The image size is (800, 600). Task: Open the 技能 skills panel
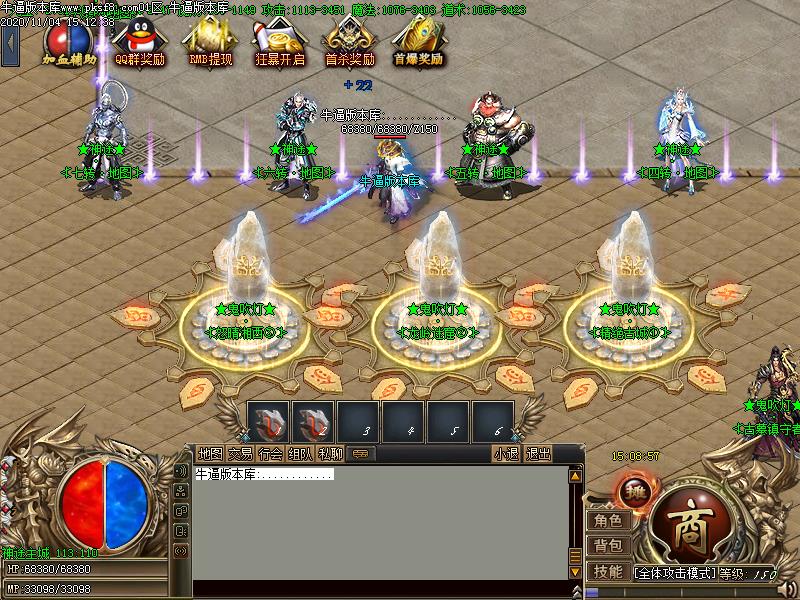(x=607, y=571)
